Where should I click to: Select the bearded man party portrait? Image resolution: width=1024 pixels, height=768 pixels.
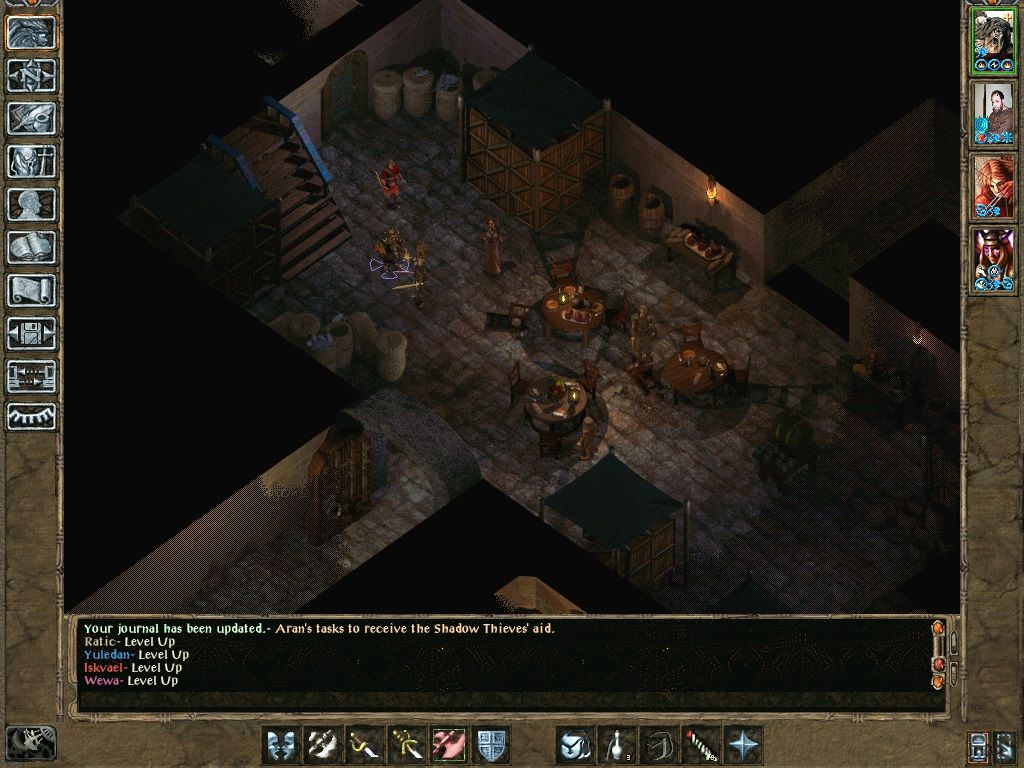[993, 113]
